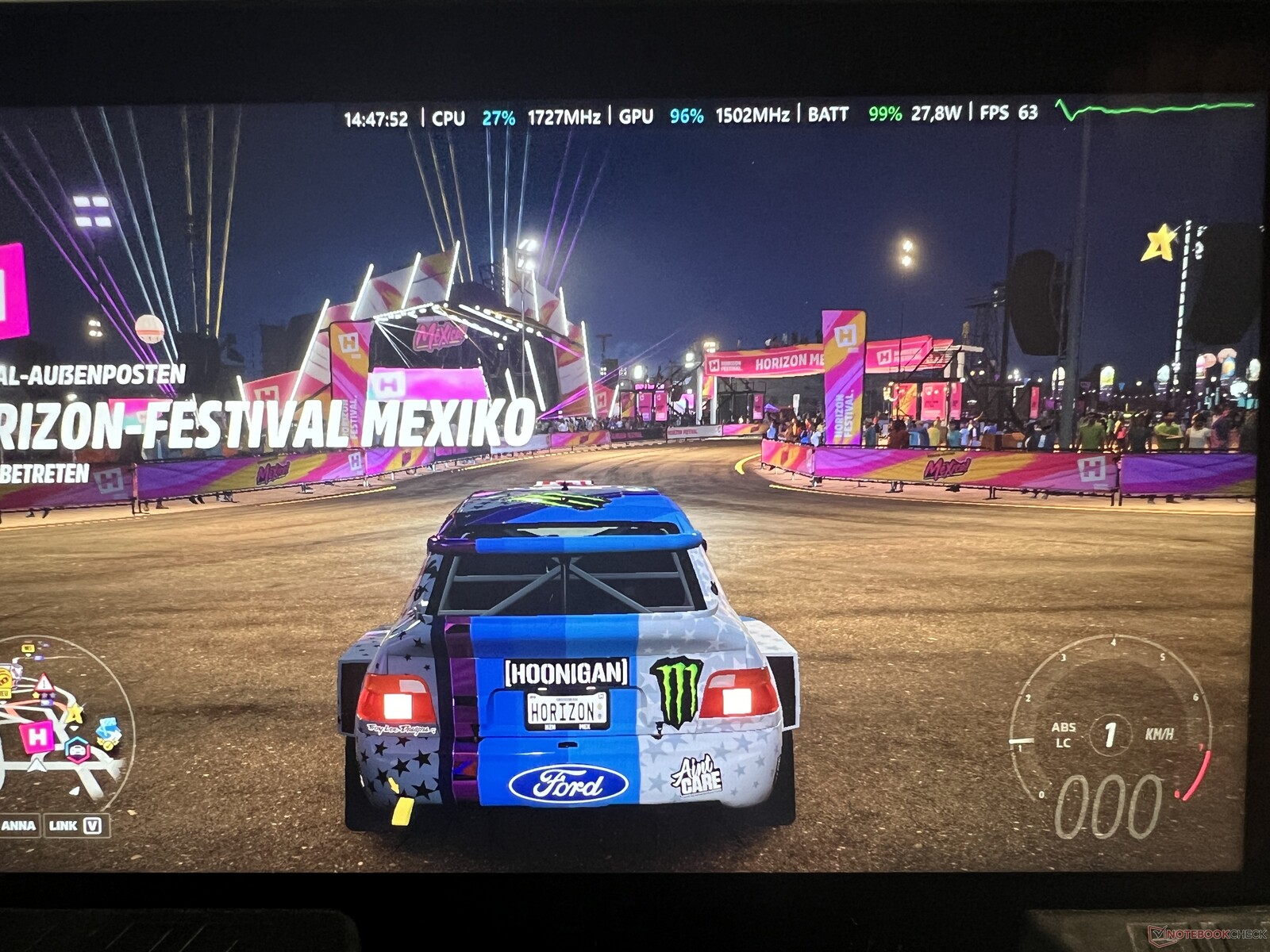1270x952 pixels.
Task: Click the pink Horizon festival marker on minimap
Action: pyautogui.click(x=37, y=737)
